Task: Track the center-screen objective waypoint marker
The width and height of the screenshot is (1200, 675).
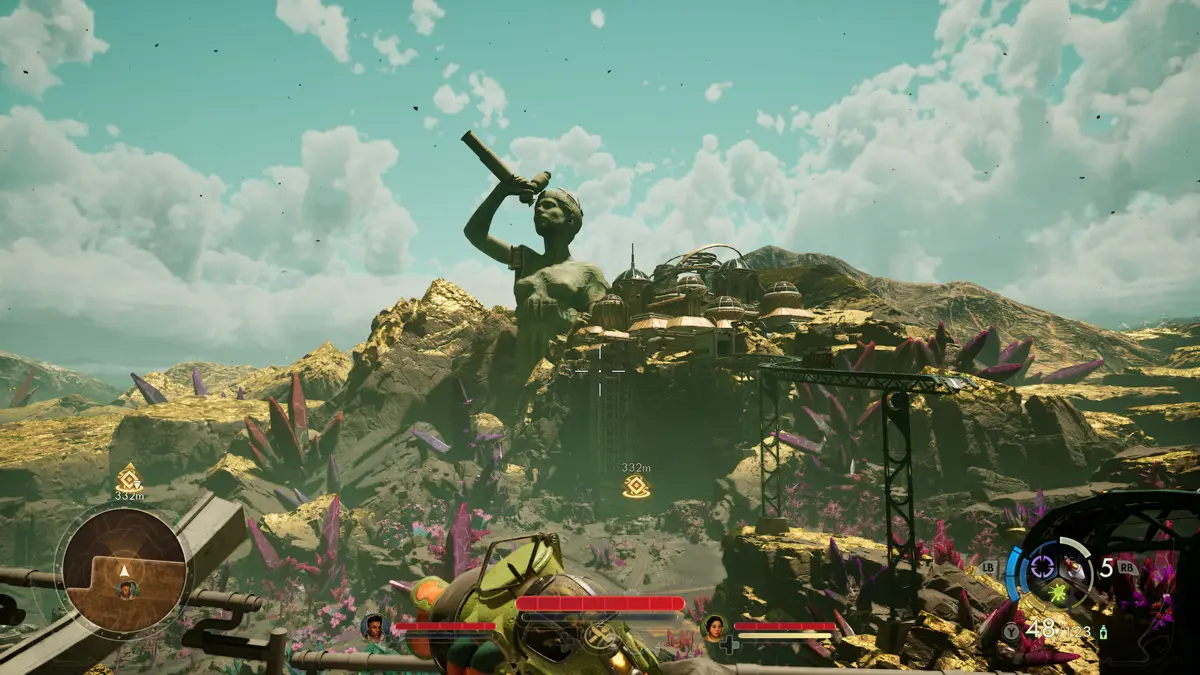Action: pyautogui.click(x=636, y=487)
